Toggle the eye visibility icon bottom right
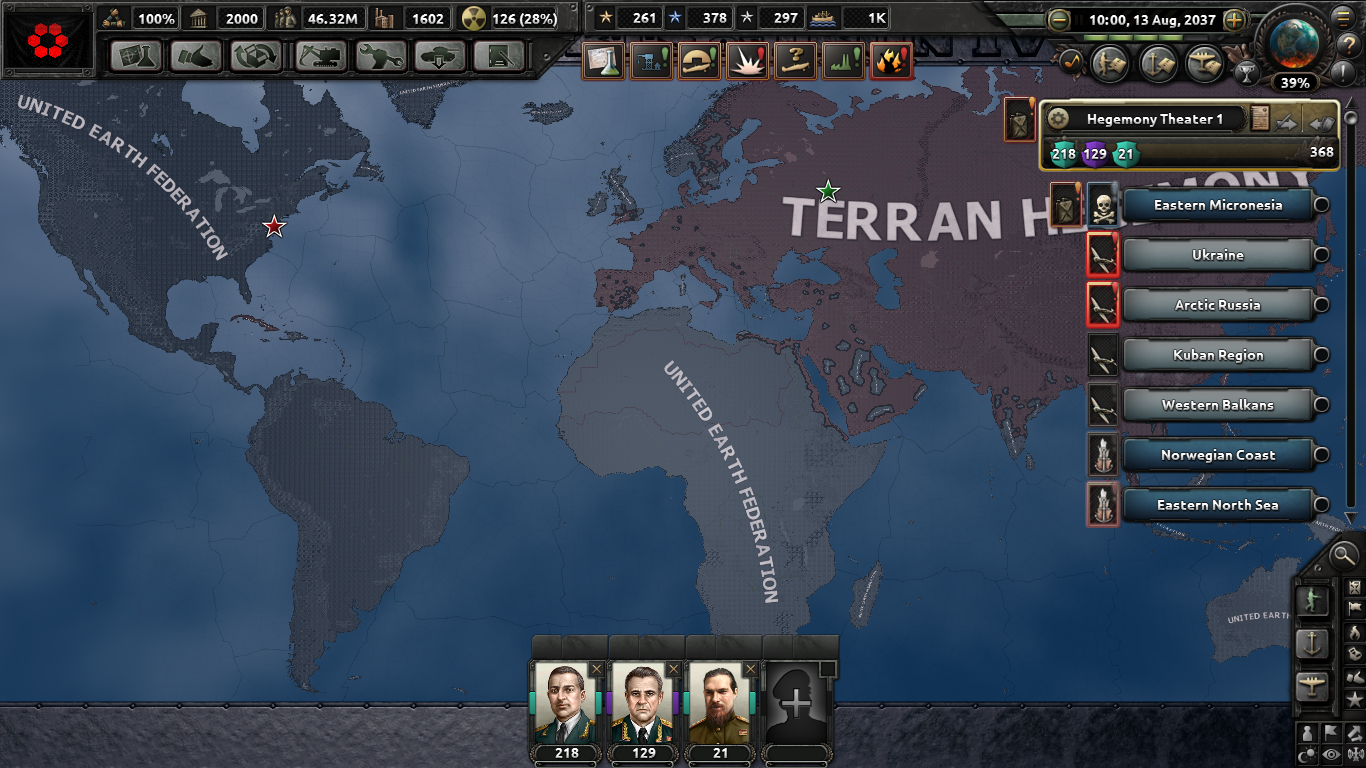This screenshot has height=768, width=1366. coord(1332,755)
